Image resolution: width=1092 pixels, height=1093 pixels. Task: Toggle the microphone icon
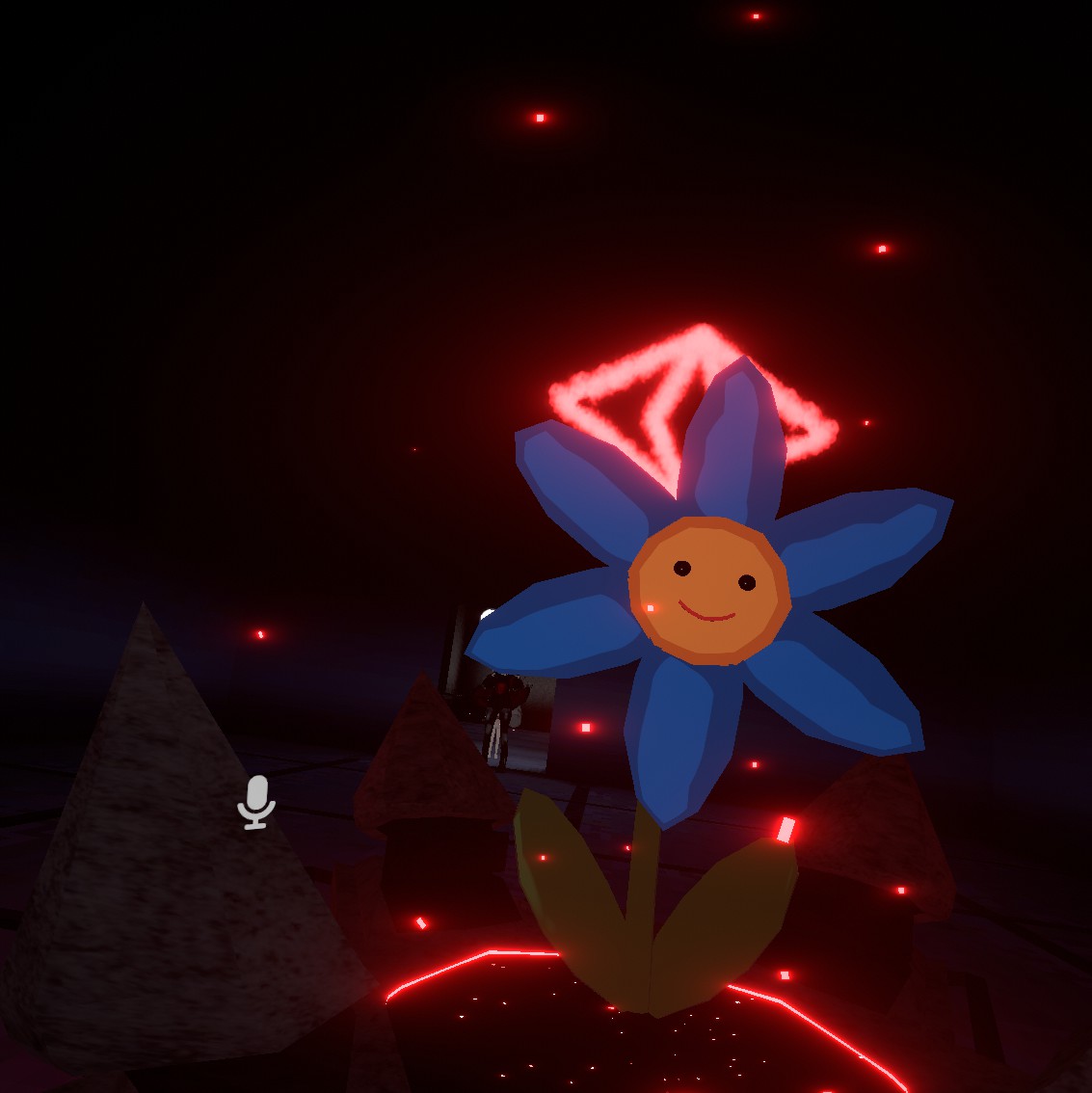click(256, 801)
